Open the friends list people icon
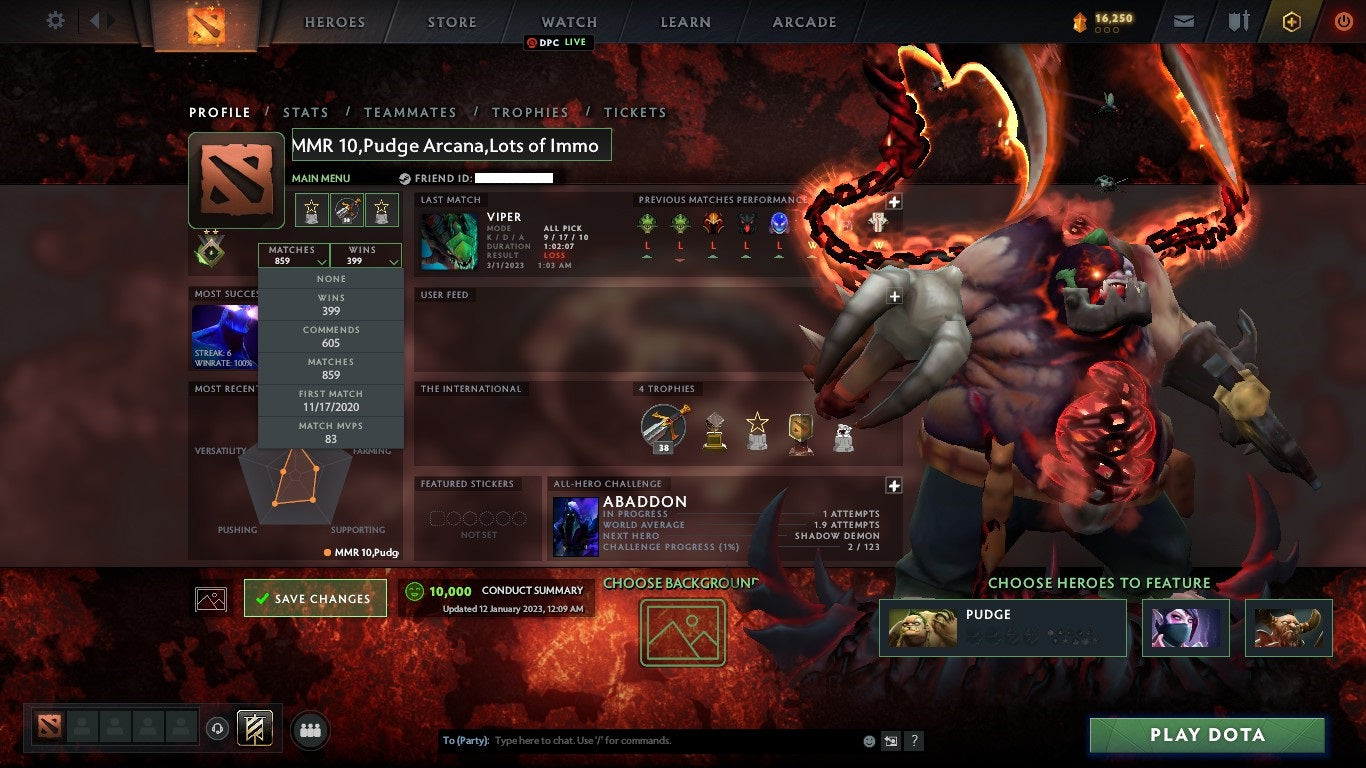The image size is (1366, 768). coord(309,730)
